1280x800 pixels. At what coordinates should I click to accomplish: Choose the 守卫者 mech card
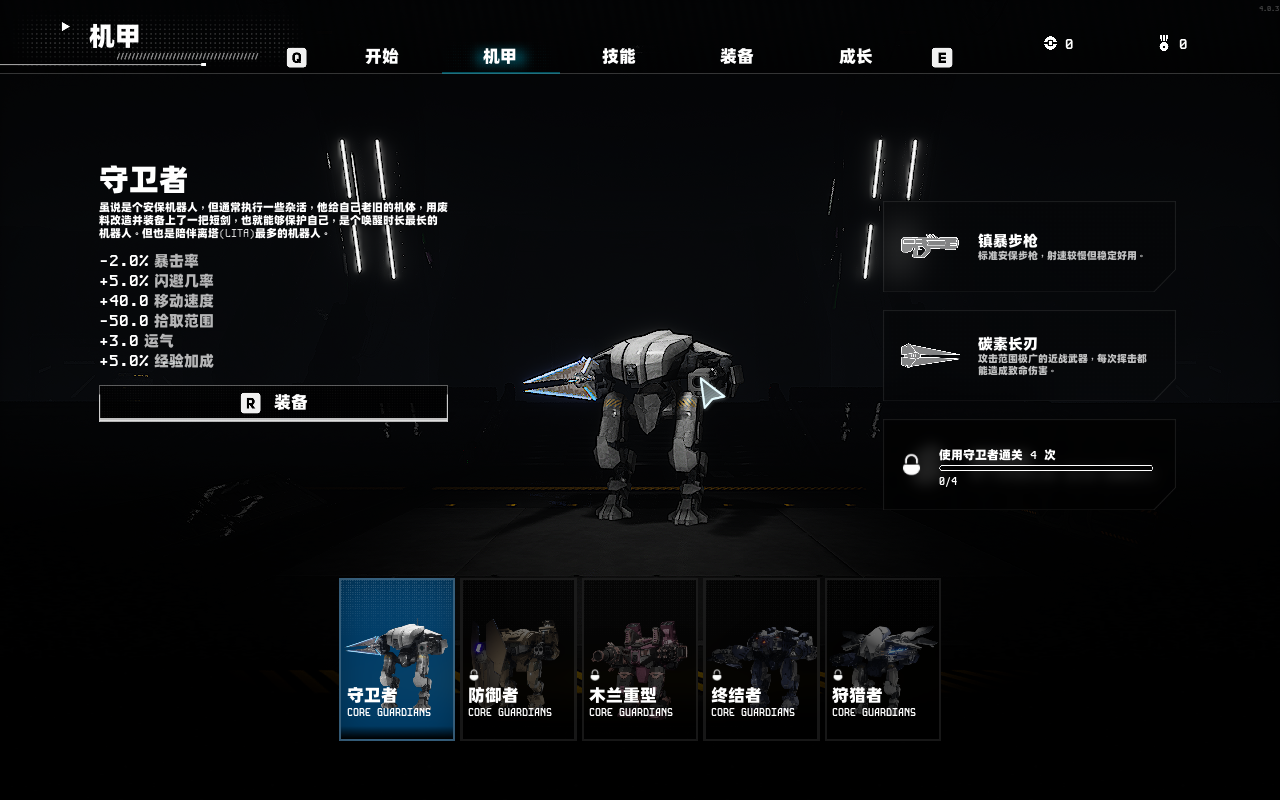(x=397, y=659)
